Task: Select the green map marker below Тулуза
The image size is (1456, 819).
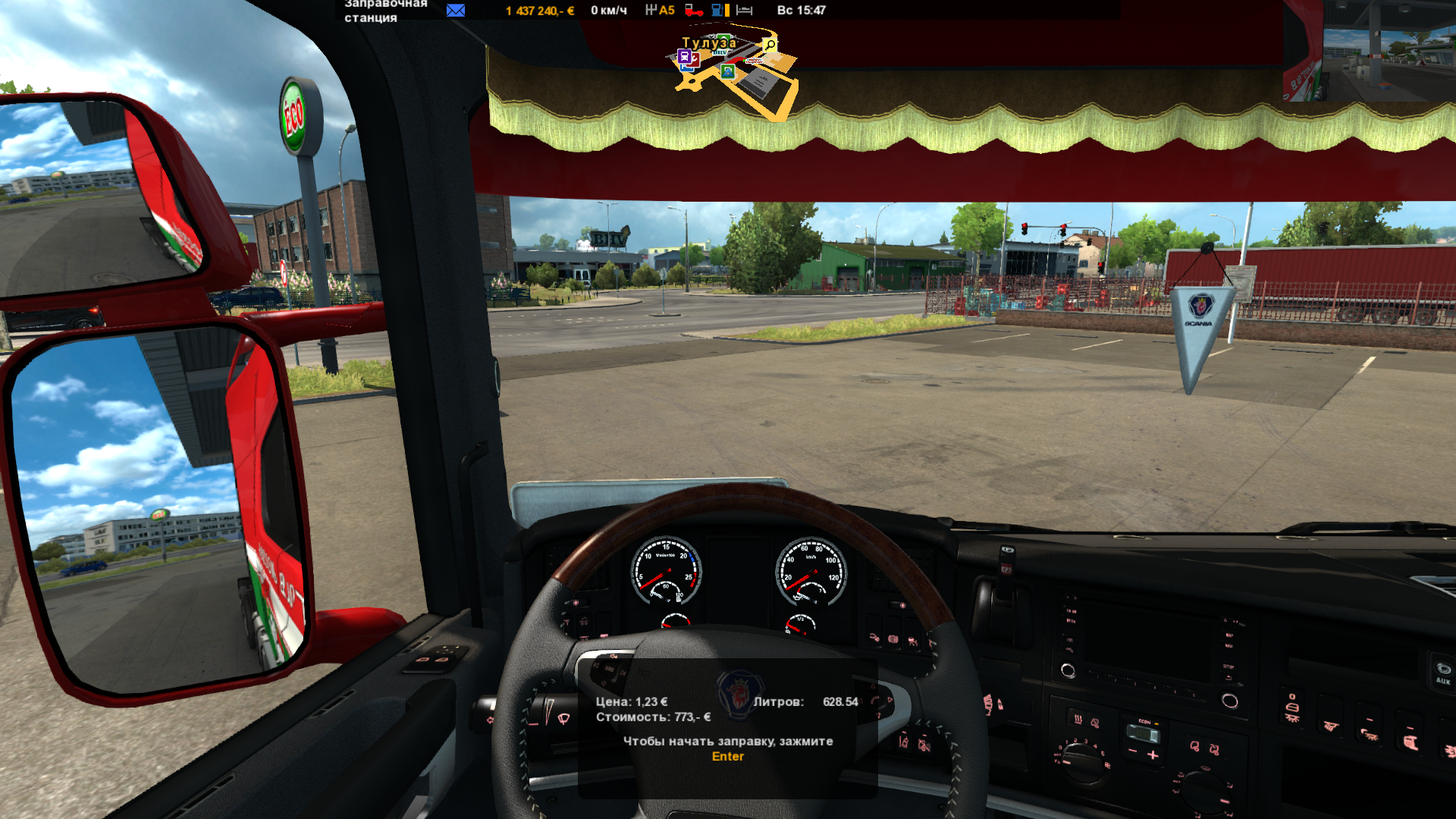Action: (x=728, y=71)
